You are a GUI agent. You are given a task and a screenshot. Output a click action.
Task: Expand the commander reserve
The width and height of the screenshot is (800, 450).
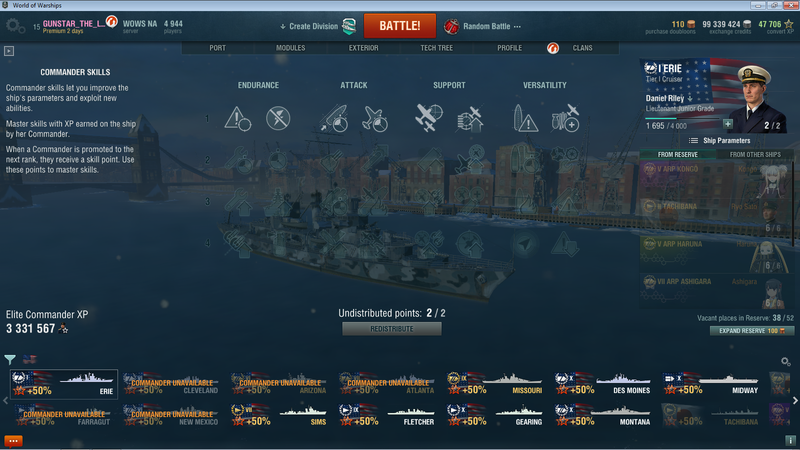[752, 330]
